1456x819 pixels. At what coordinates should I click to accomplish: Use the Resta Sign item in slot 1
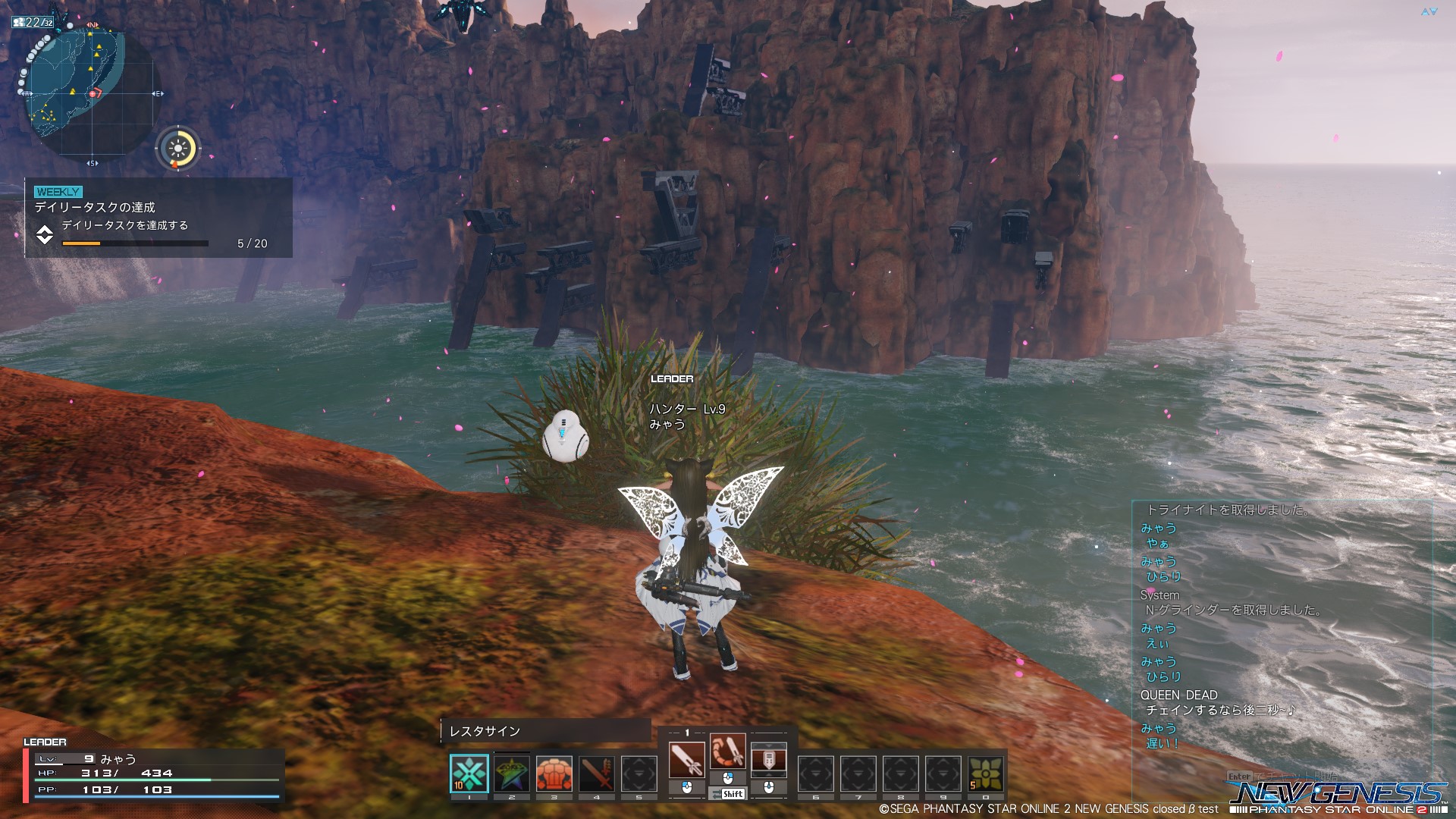pos(469,773)
